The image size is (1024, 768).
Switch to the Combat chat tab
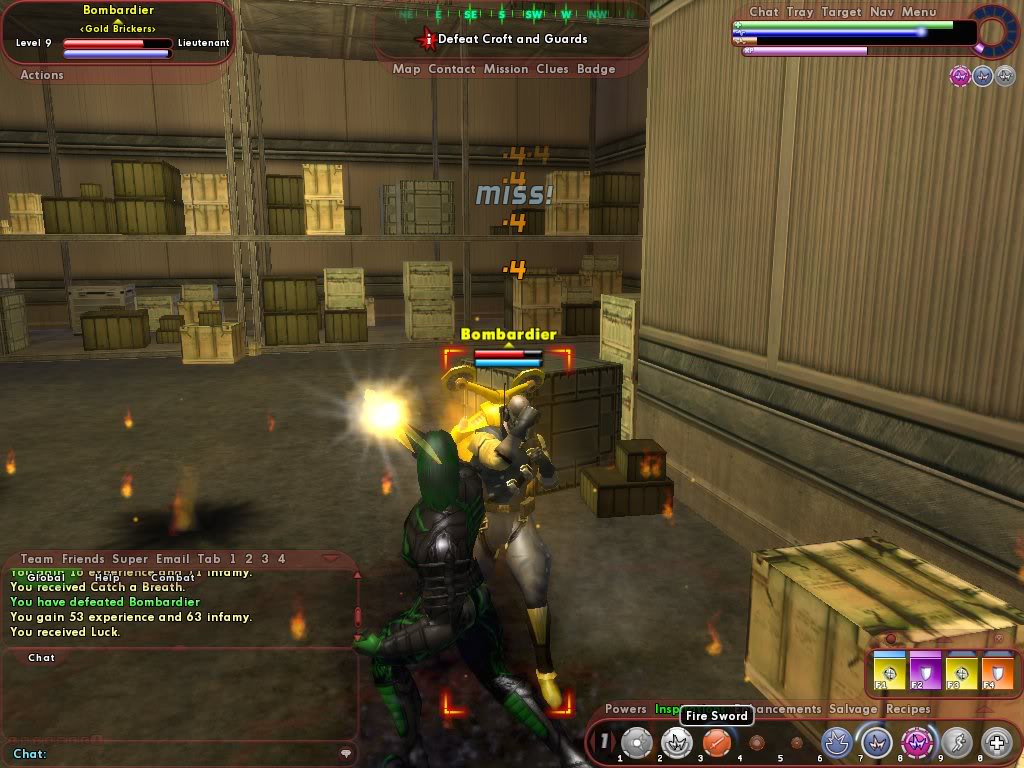click(x=173, y=577)
